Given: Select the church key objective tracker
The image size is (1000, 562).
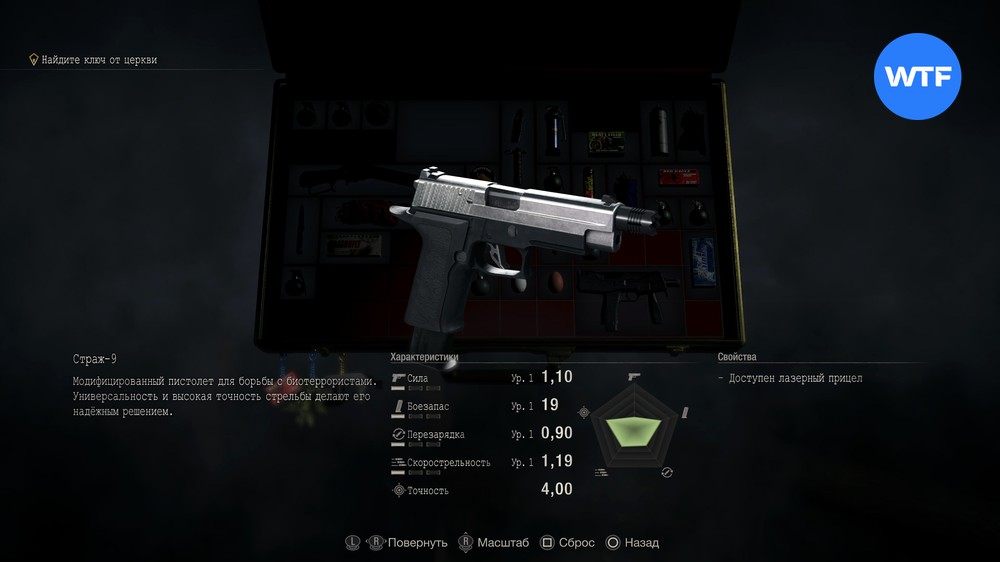Looking at the screenshot, I should (94, 60).
